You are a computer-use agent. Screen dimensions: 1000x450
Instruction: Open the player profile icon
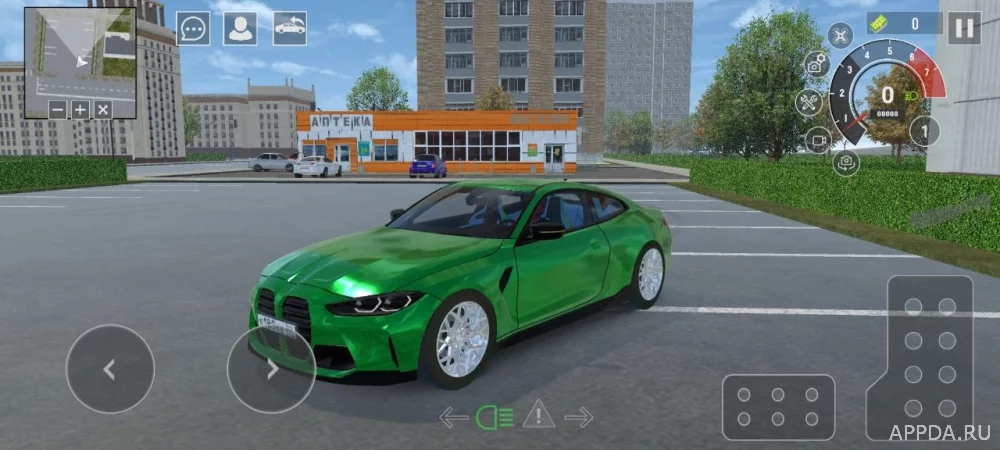240,28
